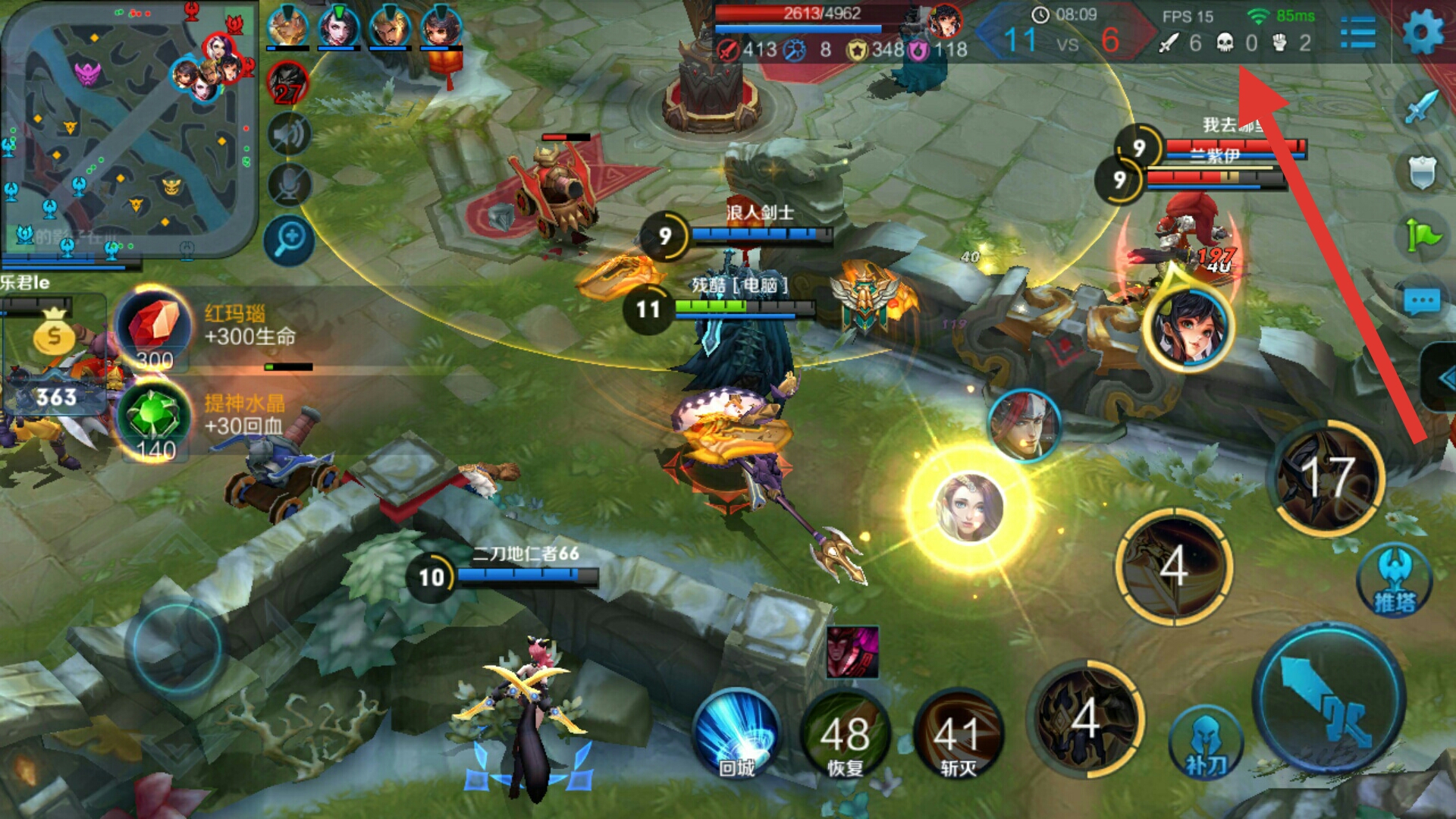This screenshot has width=1456, height=819.
Task: Open the chat speech bubble icon
Action: (1421, 303)
